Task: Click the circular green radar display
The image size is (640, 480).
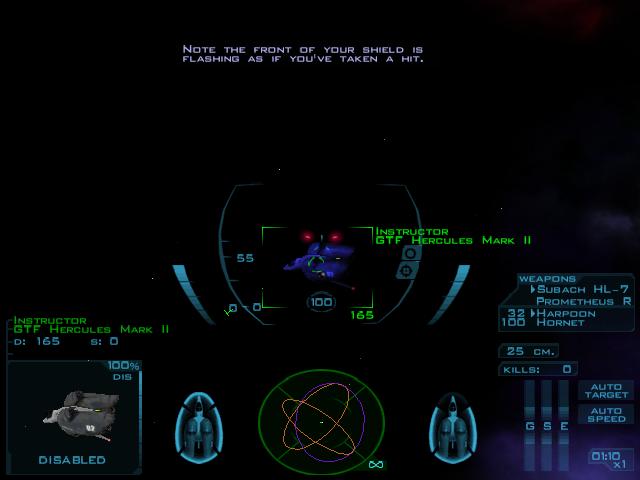Action: tap(321, 416)
